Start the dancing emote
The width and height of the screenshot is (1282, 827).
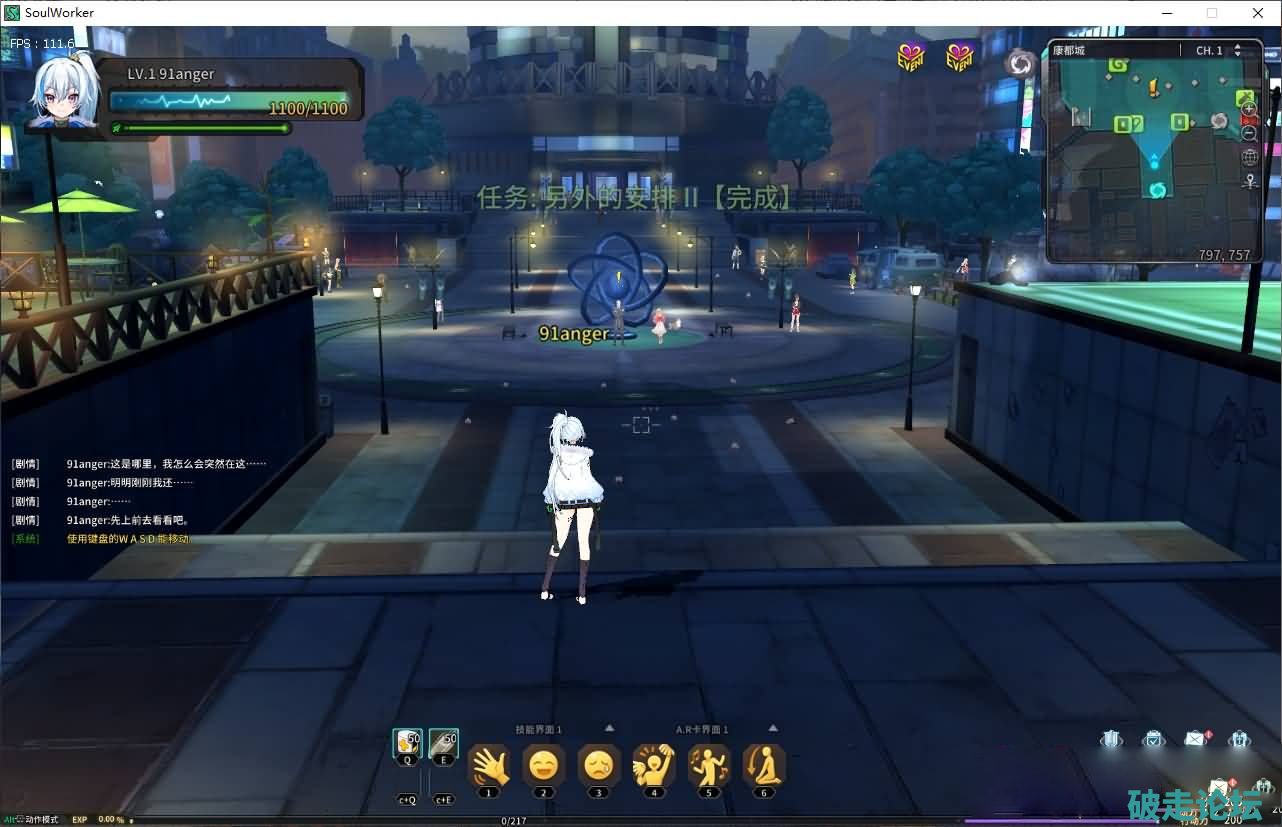[x=709, y=766]
